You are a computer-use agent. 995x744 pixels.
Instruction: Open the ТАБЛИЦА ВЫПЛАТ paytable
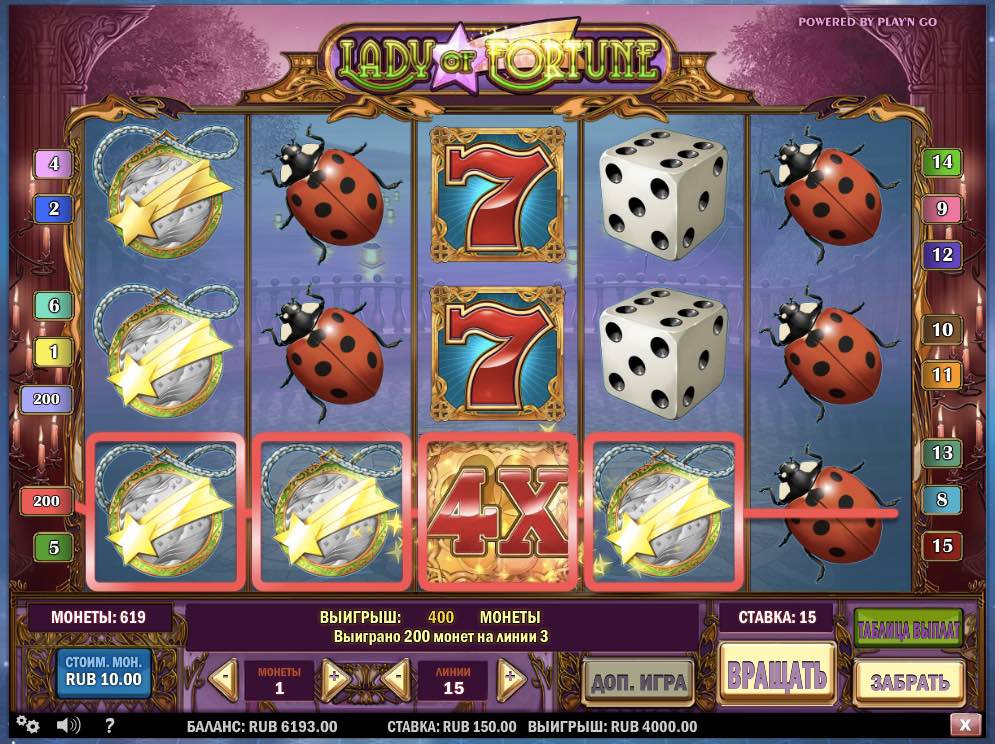coord(908,630)
